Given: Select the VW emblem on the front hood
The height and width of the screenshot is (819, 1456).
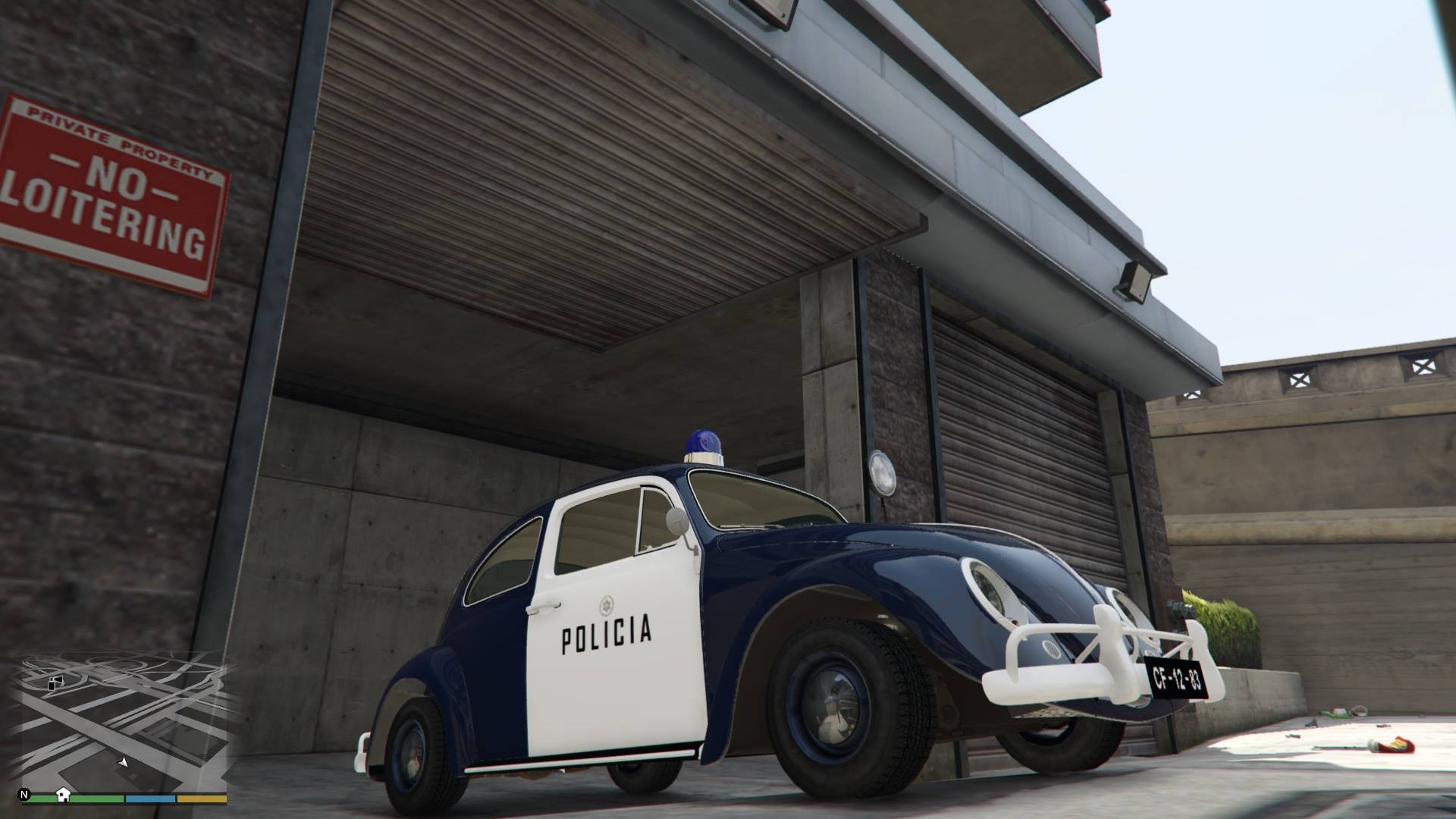Looking at the screenshot, I should point(1053,649).
